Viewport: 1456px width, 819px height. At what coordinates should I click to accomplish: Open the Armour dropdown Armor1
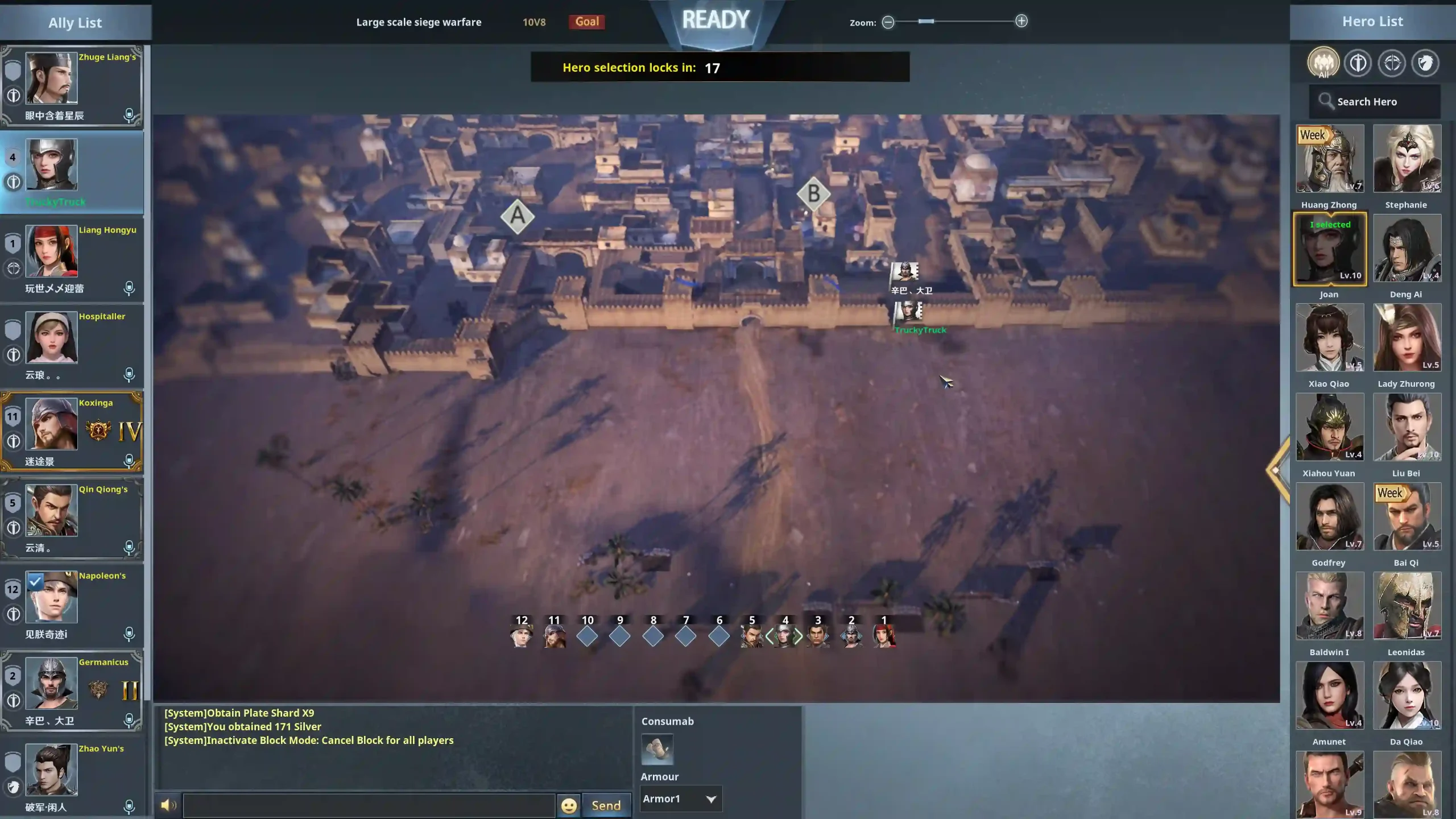coord(680,799)
